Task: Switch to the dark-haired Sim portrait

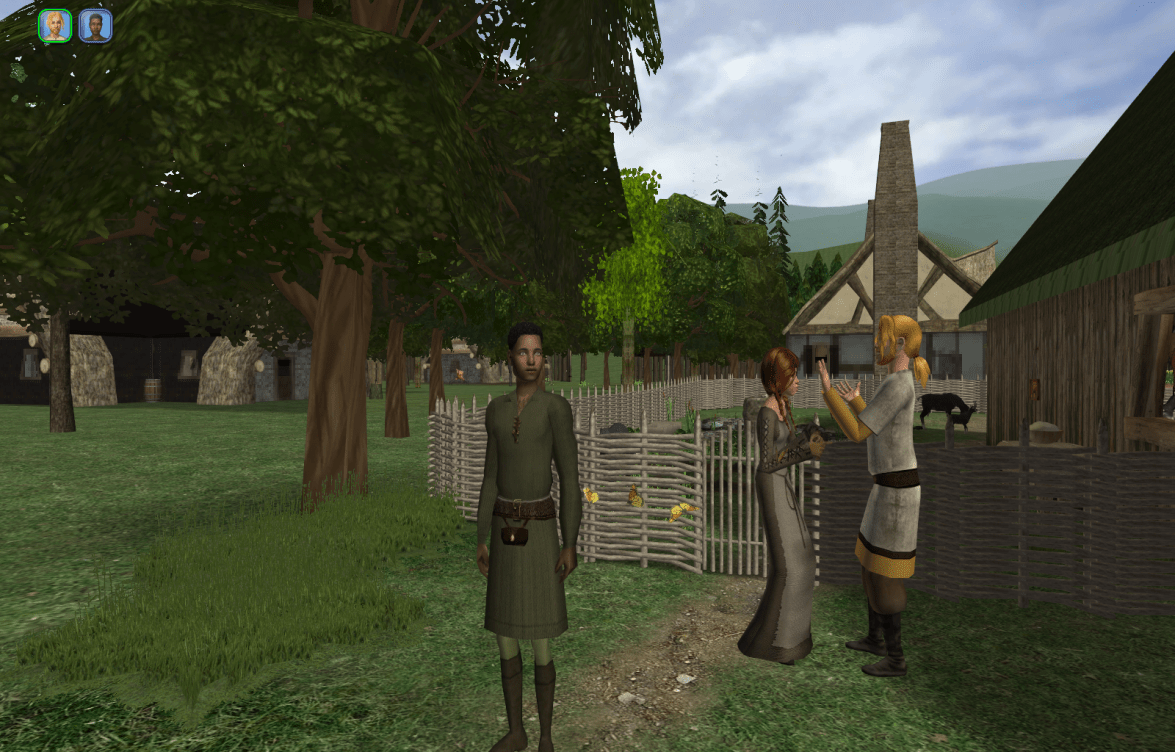Action: click(95, 26)
